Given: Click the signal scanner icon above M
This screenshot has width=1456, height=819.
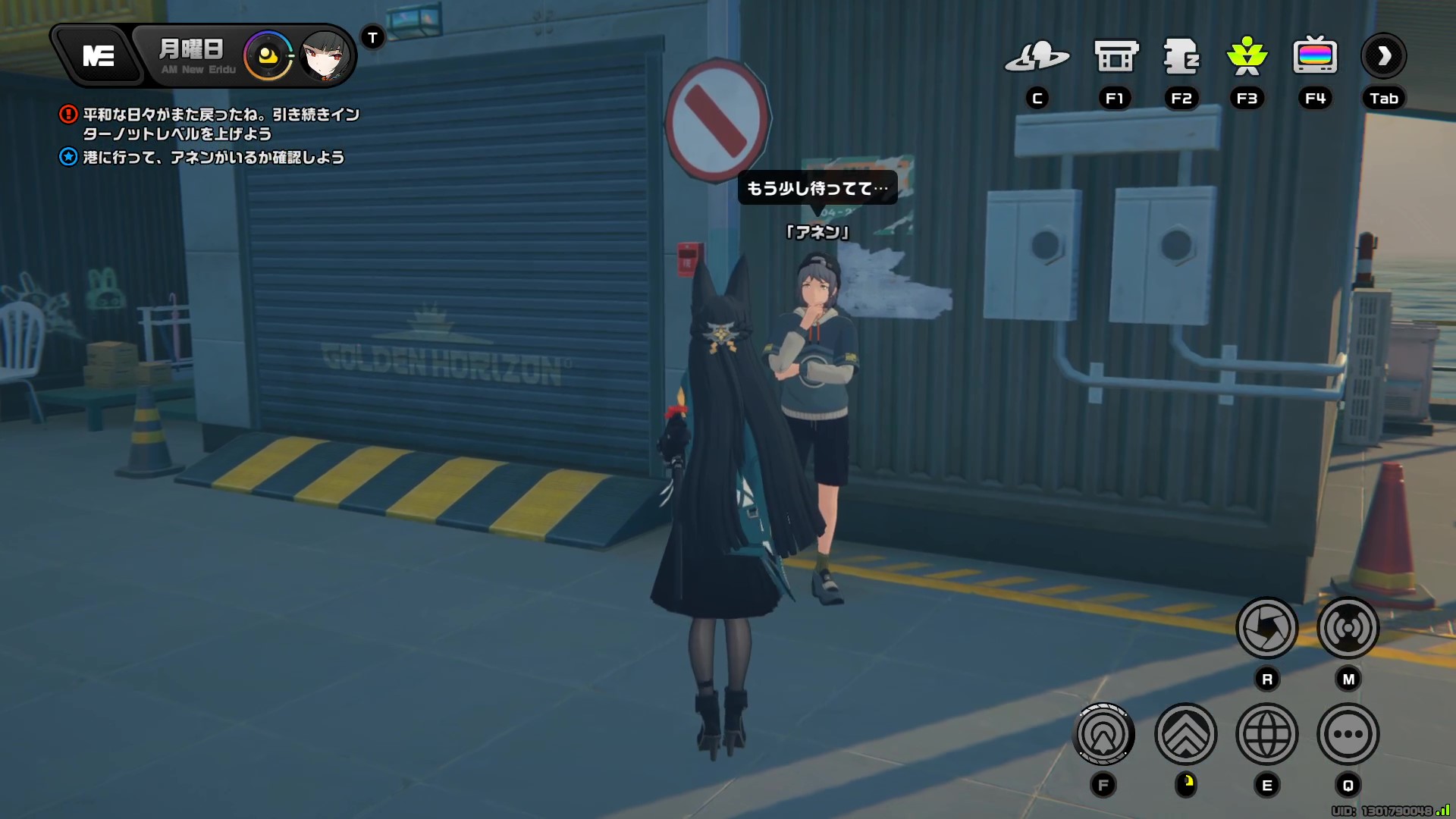Looking at the screenshot, I should (x=1348, y=628).
